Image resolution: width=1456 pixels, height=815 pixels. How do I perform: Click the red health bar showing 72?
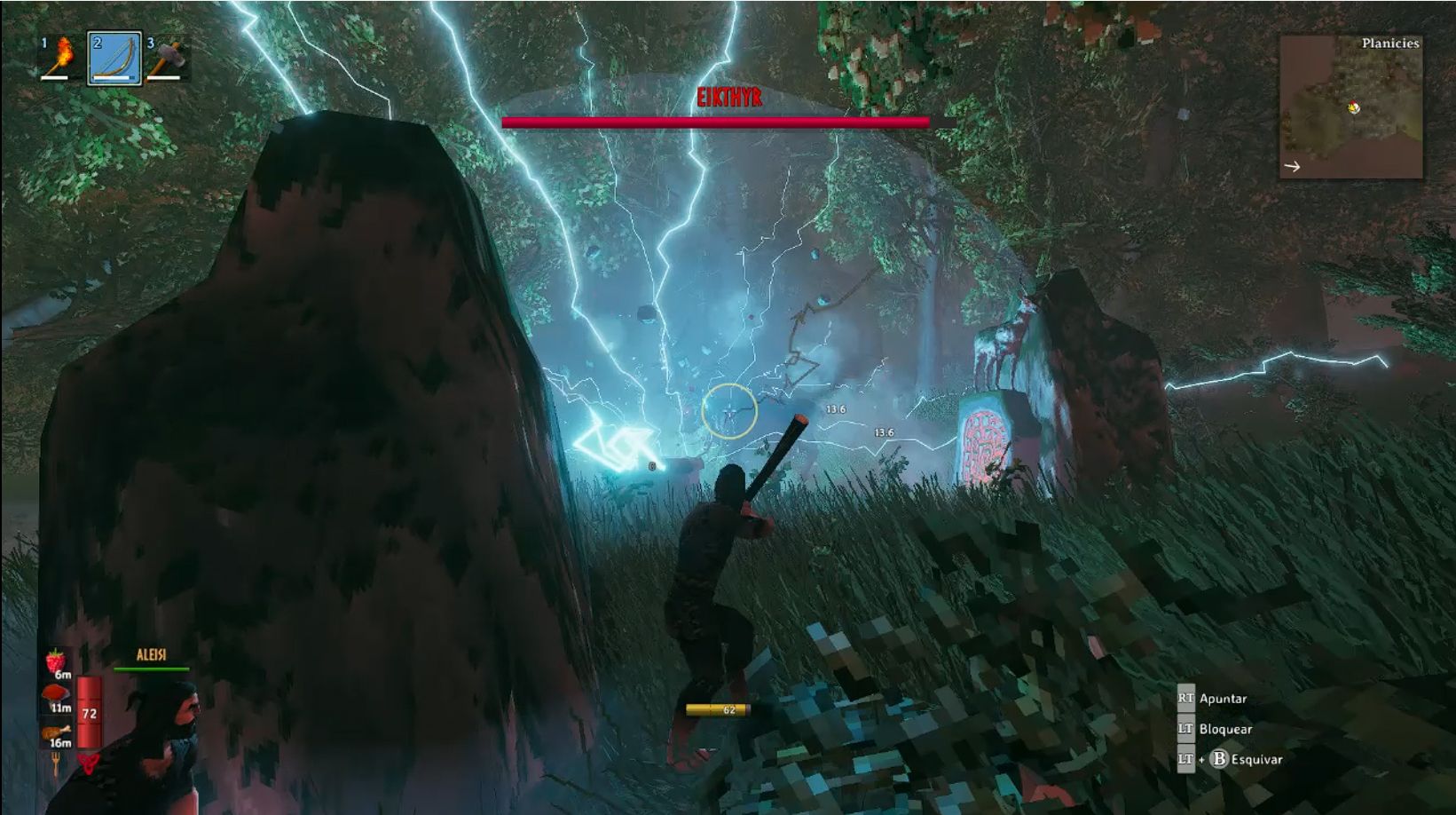coord(87,710)
